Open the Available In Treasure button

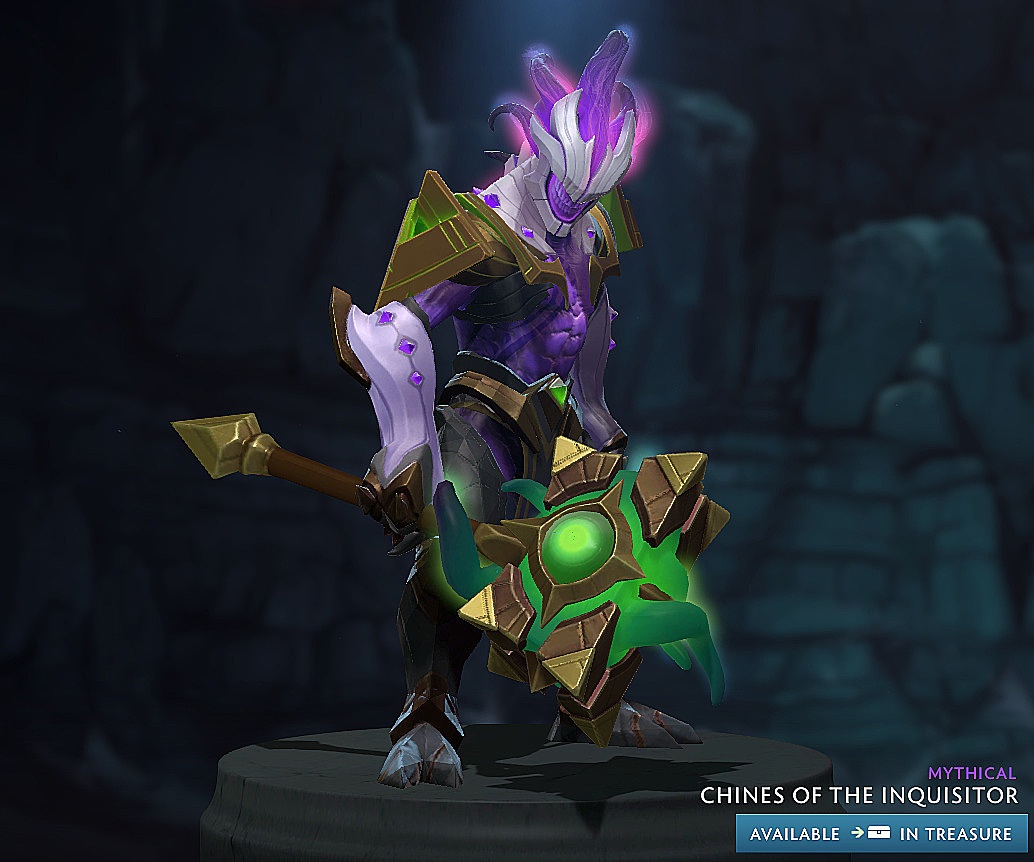[x=881, y=833]
